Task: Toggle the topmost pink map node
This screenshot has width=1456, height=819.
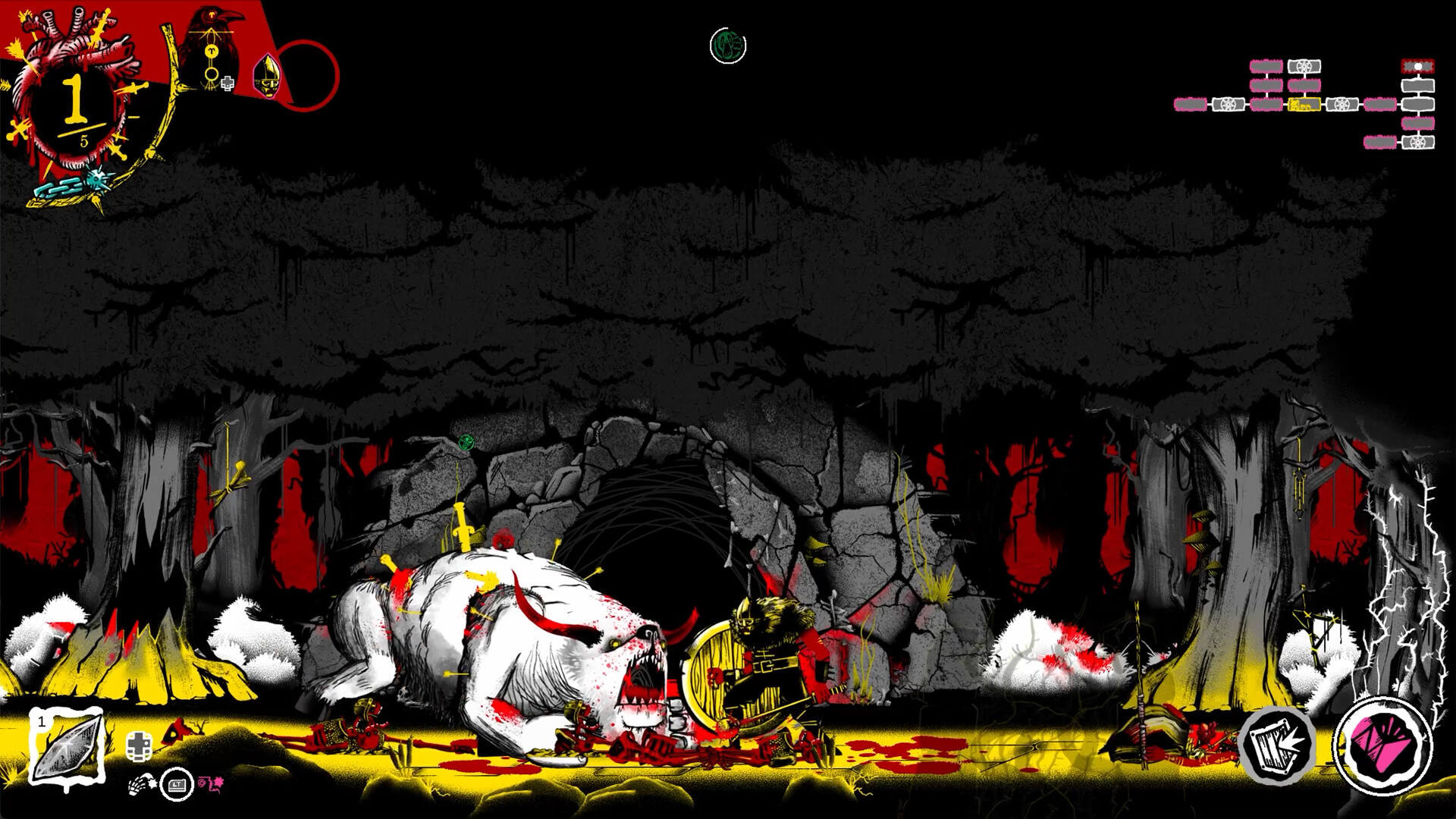Action: point(1267,66)
